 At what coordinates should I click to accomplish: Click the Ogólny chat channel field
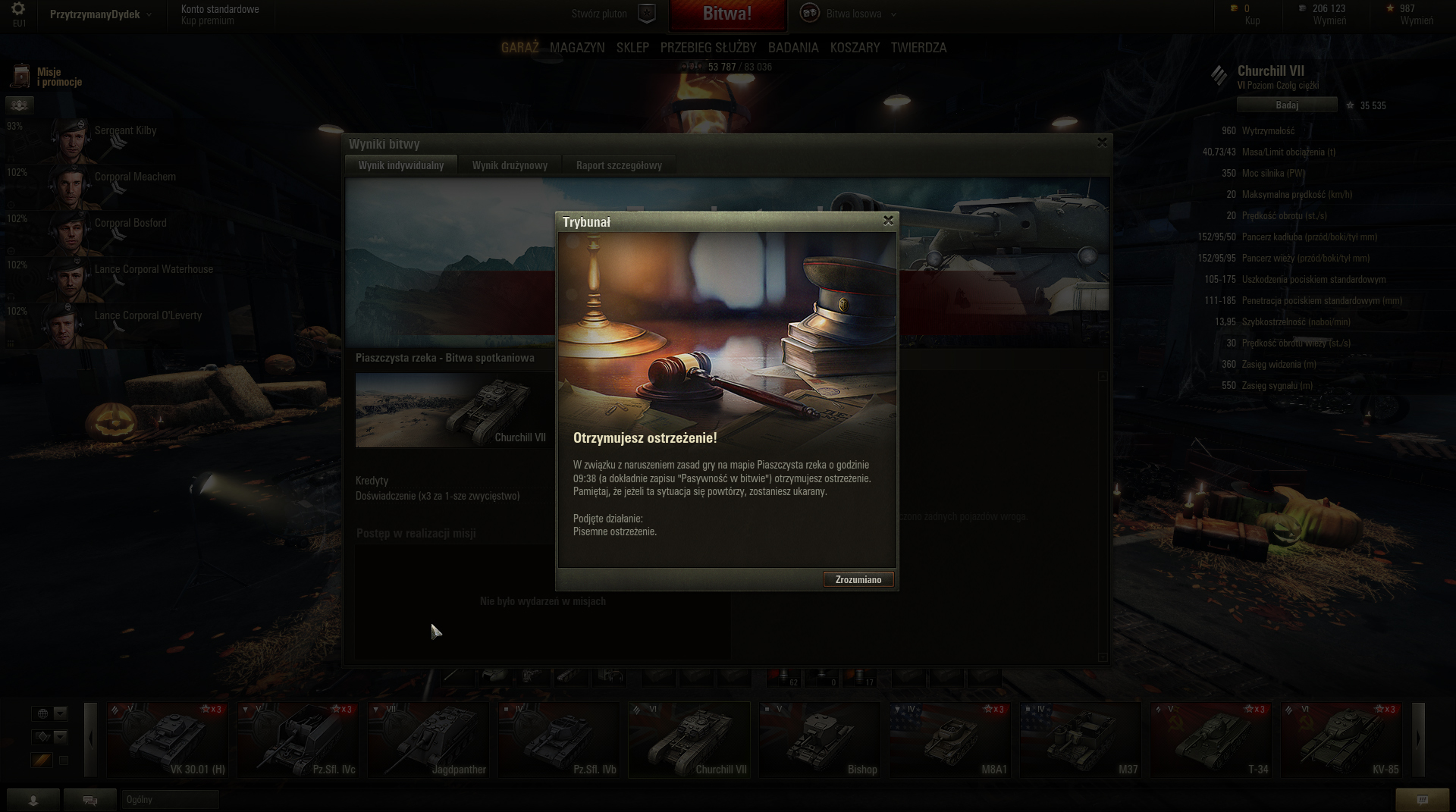click(170, 800)
